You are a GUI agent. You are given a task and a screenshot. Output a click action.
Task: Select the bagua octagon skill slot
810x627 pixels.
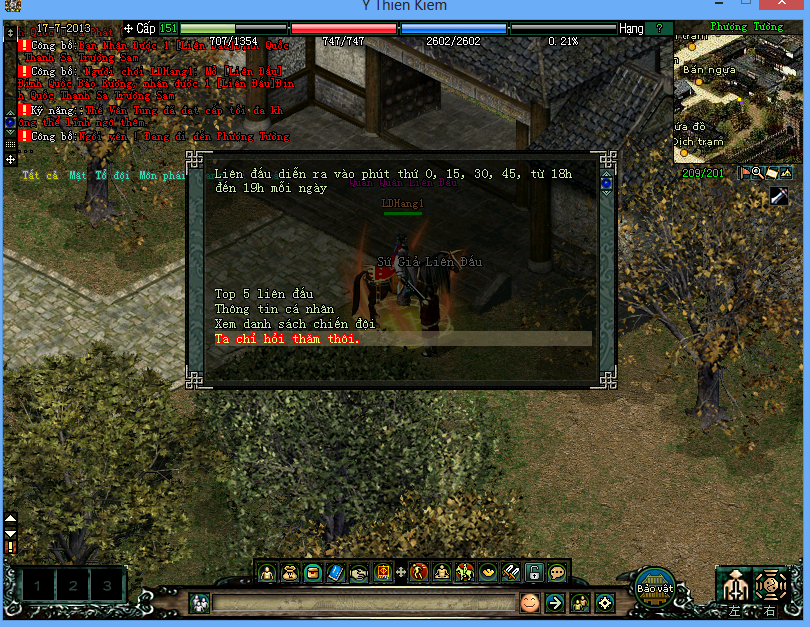pos(771,584)
